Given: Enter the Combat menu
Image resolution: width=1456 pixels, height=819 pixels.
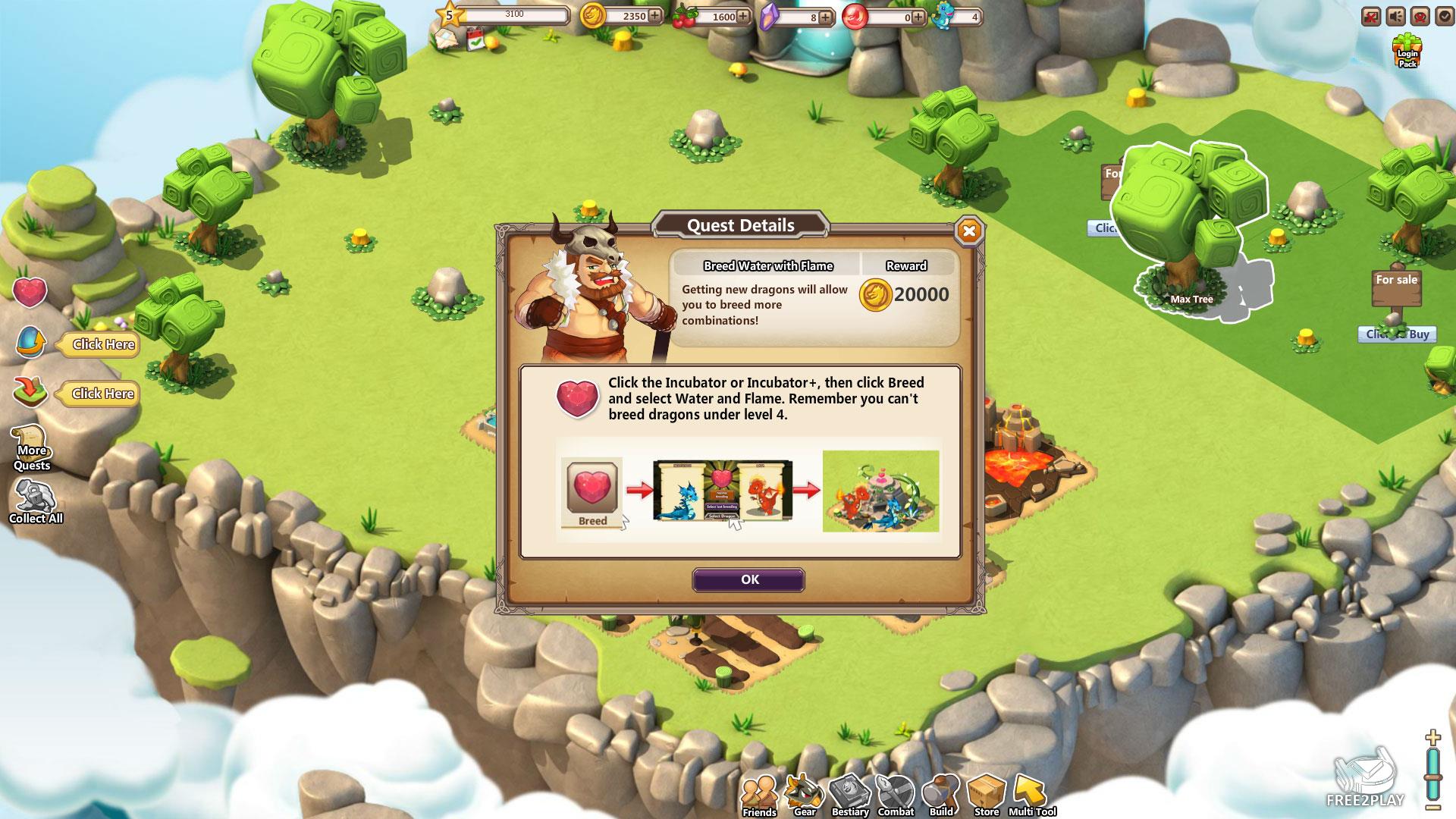Looking at the screenshot, I should click(896, 795).
